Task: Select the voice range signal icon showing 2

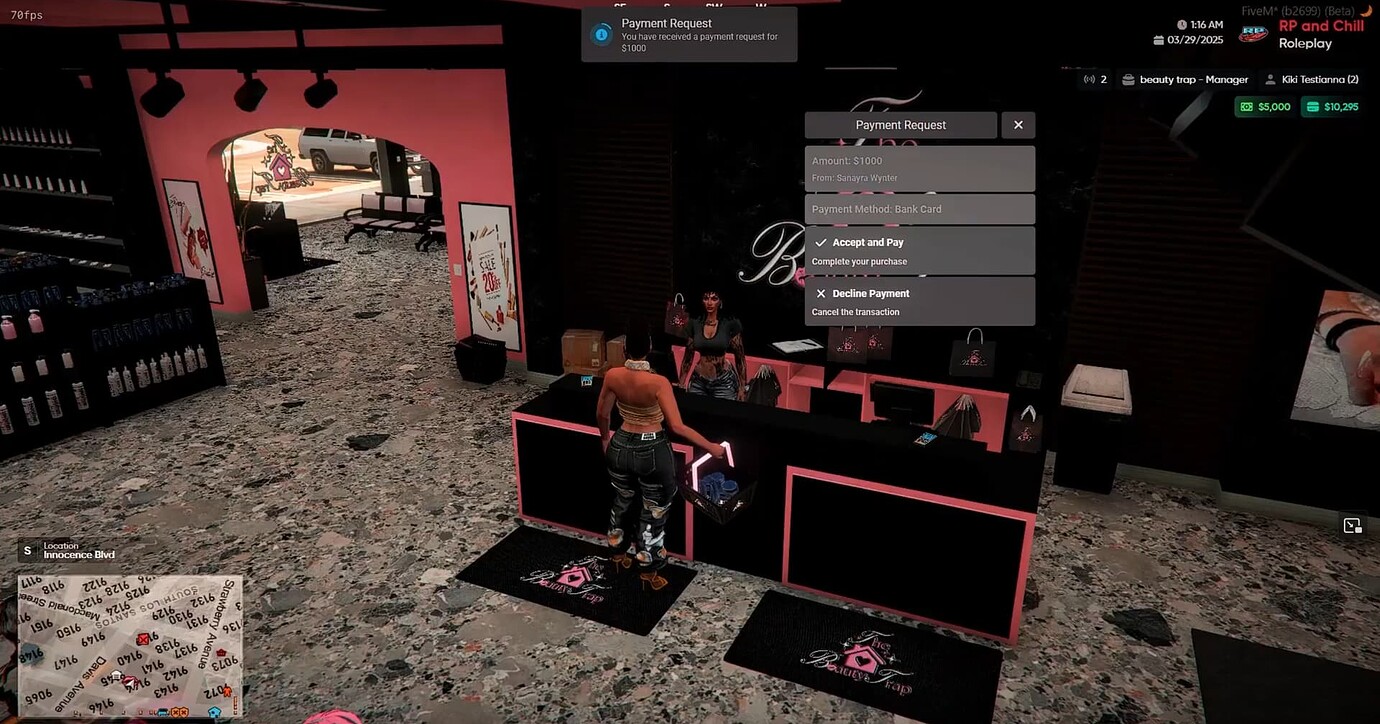Action: click(x=1090, y=78)
